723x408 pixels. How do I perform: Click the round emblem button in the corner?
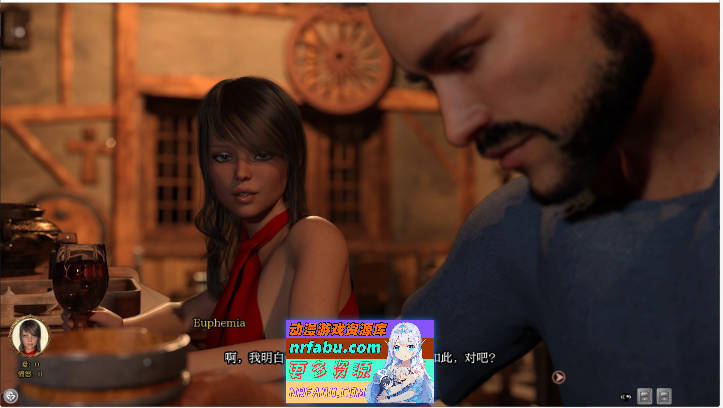click(11, 396)
